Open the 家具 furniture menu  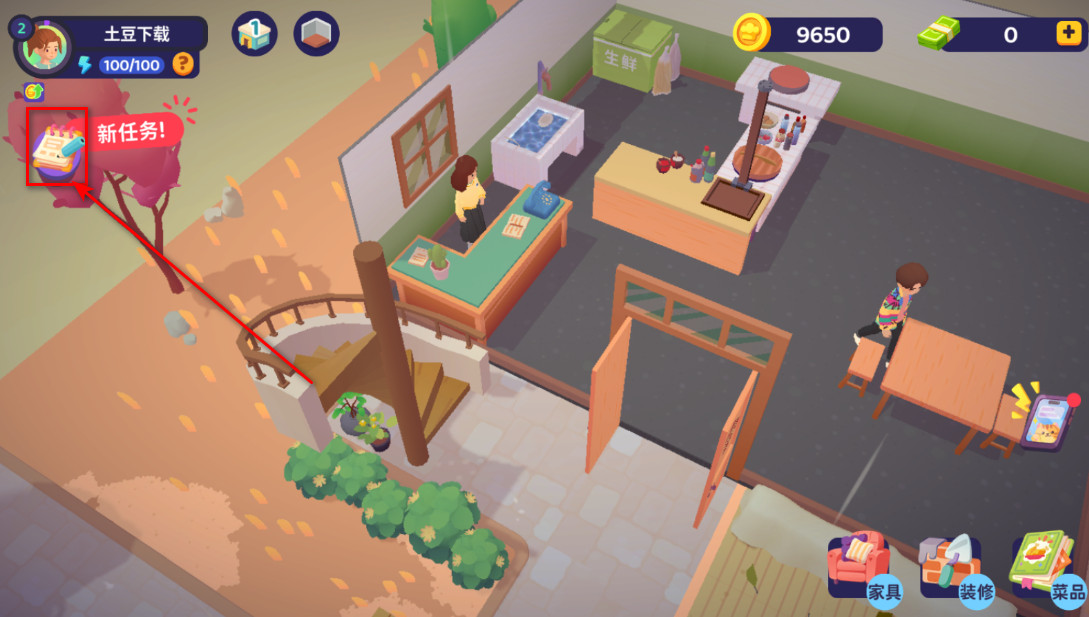(859, 569)
